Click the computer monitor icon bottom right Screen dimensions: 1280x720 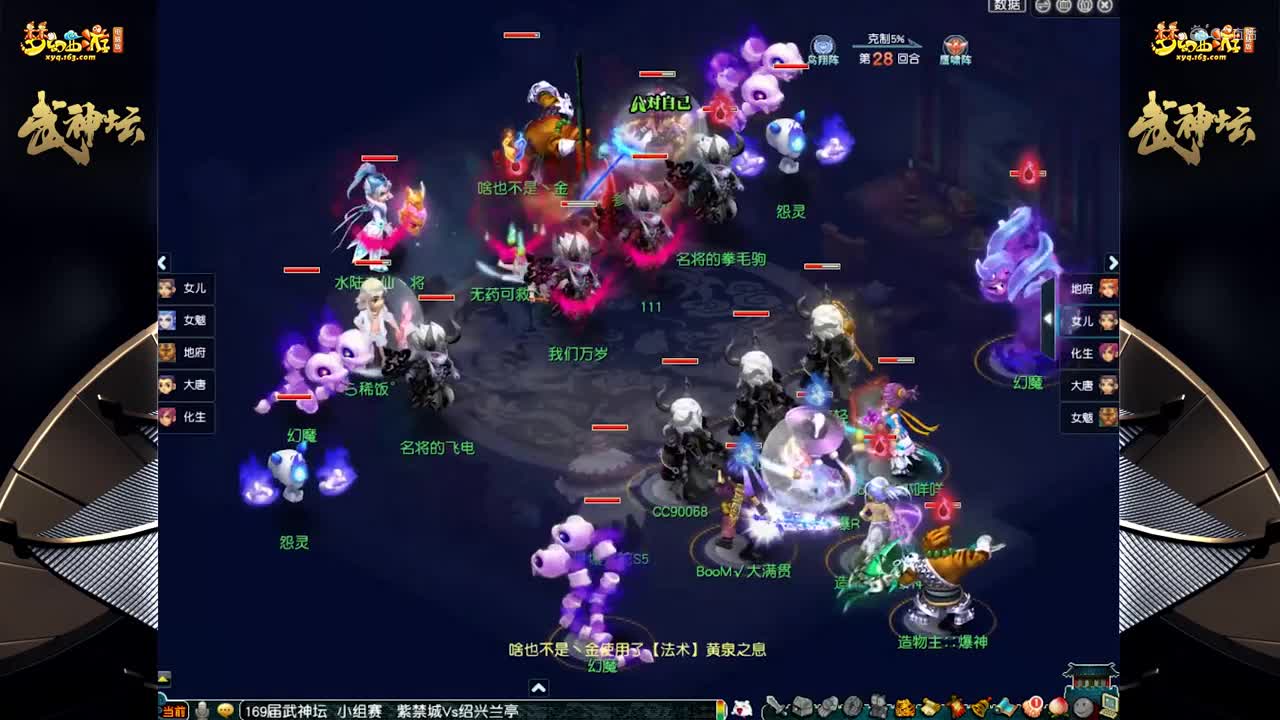click(1110, 706)
